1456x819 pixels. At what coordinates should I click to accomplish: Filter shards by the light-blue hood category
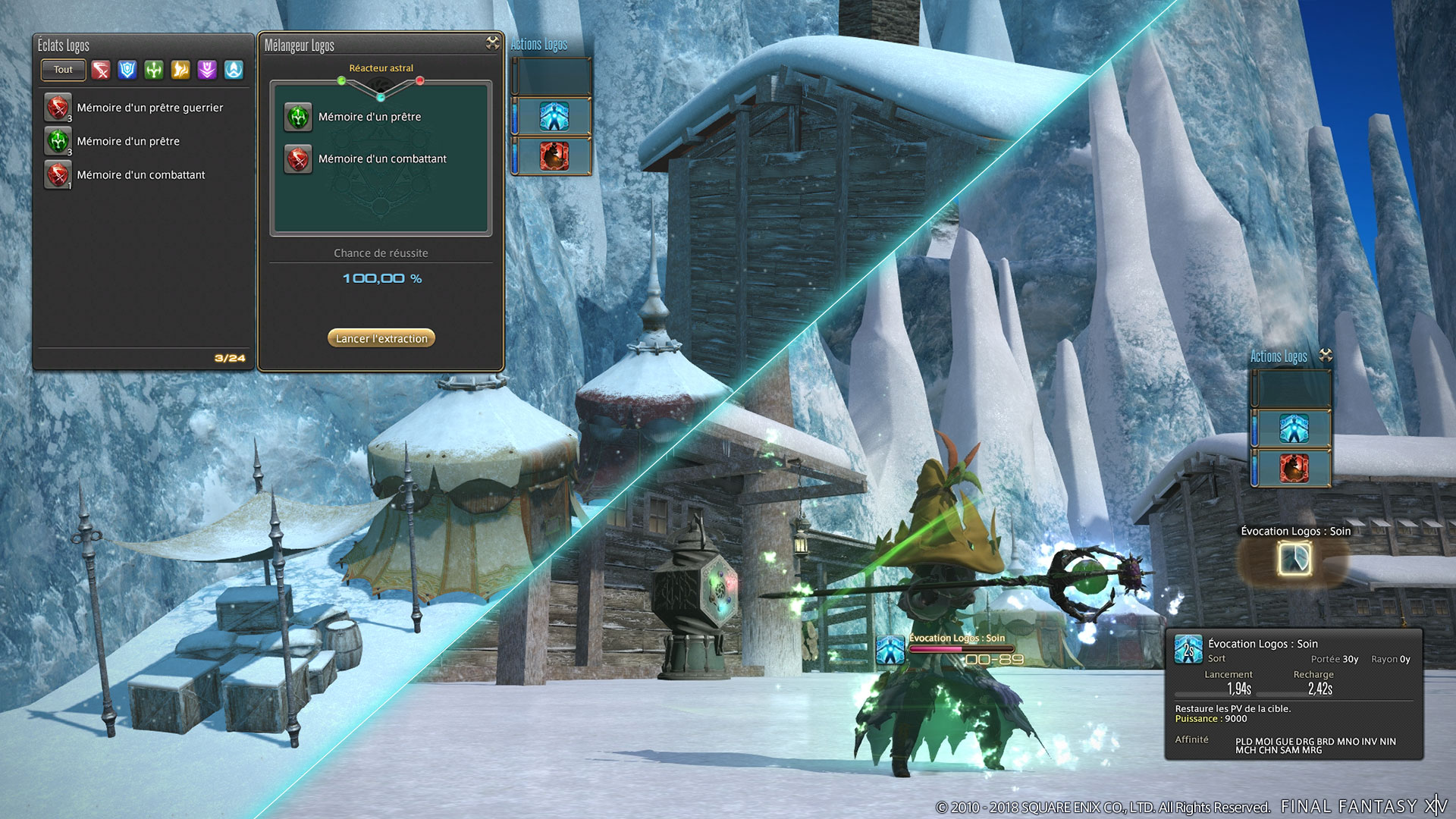pyautogui.click(x=234, y=71)
